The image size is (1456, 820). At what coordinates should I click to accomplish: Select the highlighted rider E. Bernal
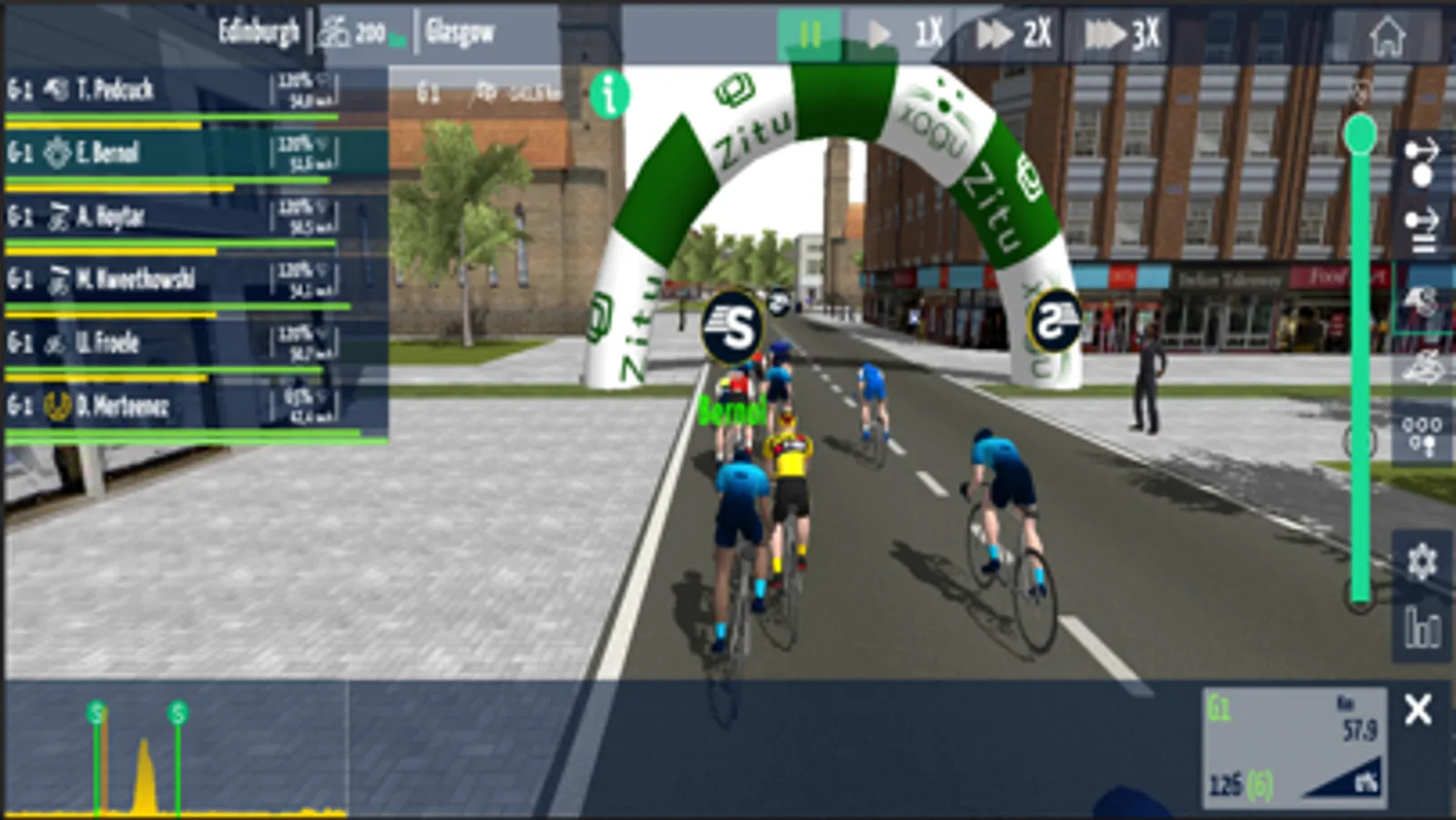tap(173, 152)
